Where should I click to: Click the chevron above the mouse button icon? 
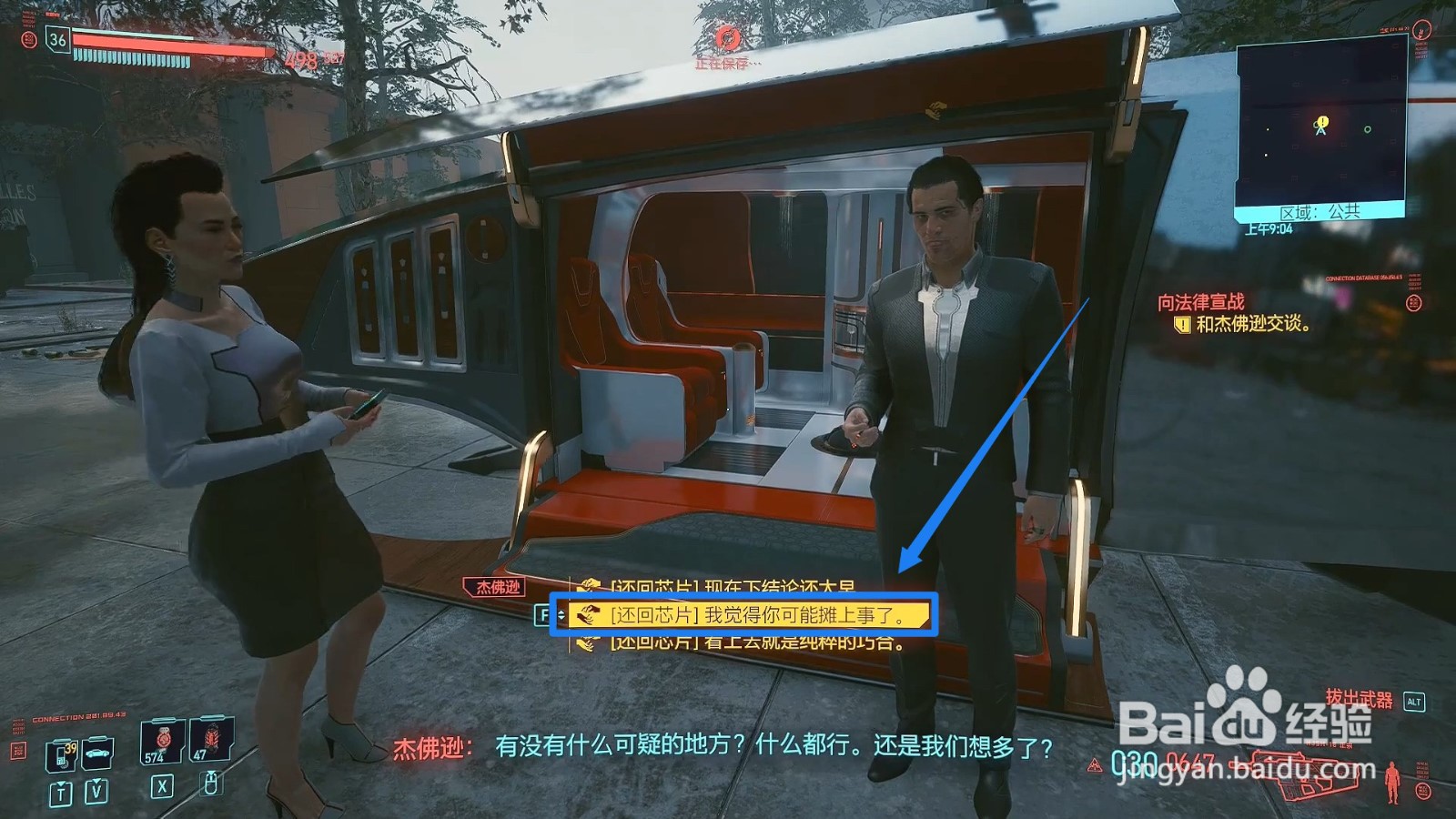tap(211, 773)
